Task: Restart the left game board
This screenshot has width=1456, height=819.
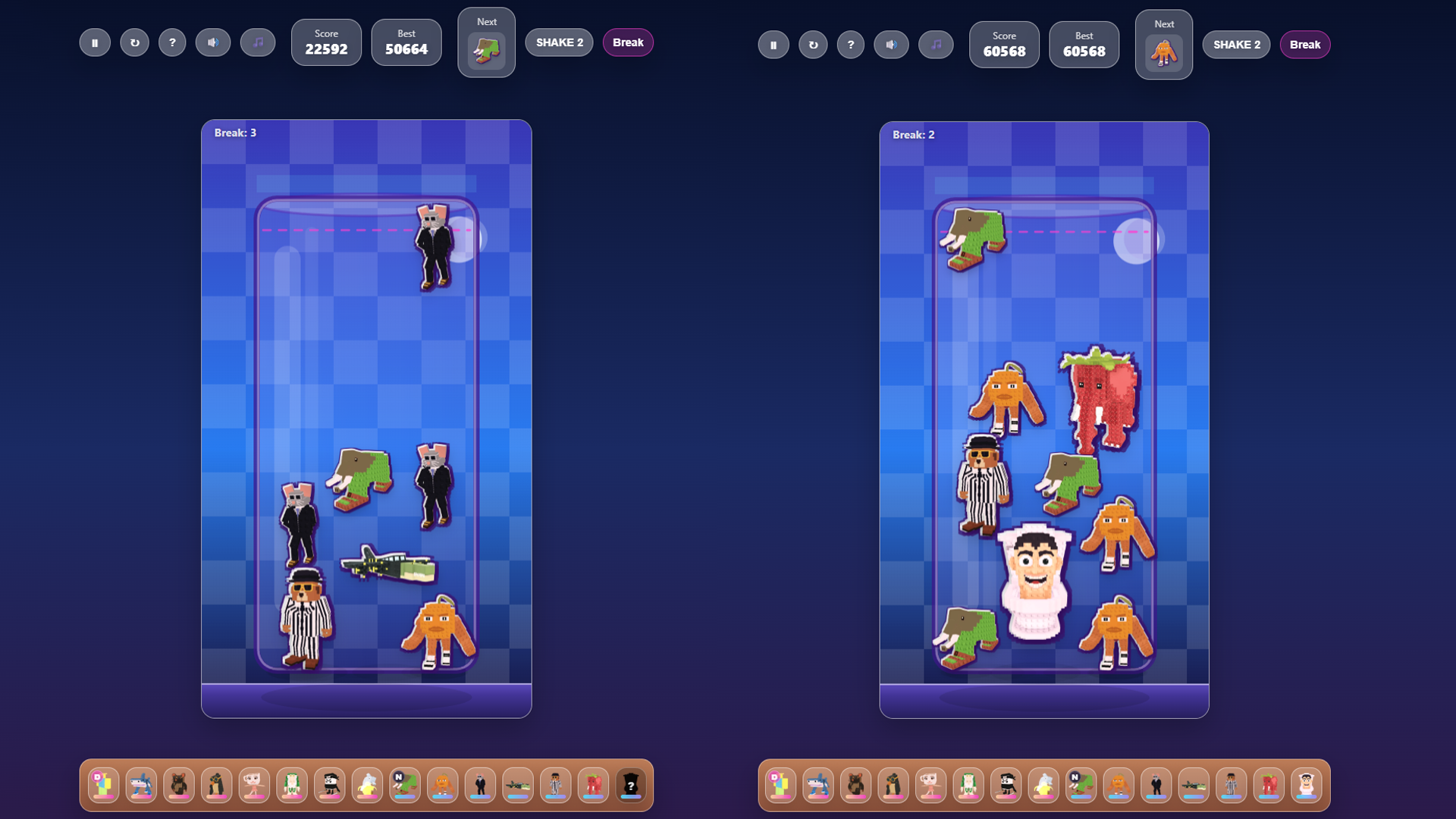Action: tap(134, 42)
